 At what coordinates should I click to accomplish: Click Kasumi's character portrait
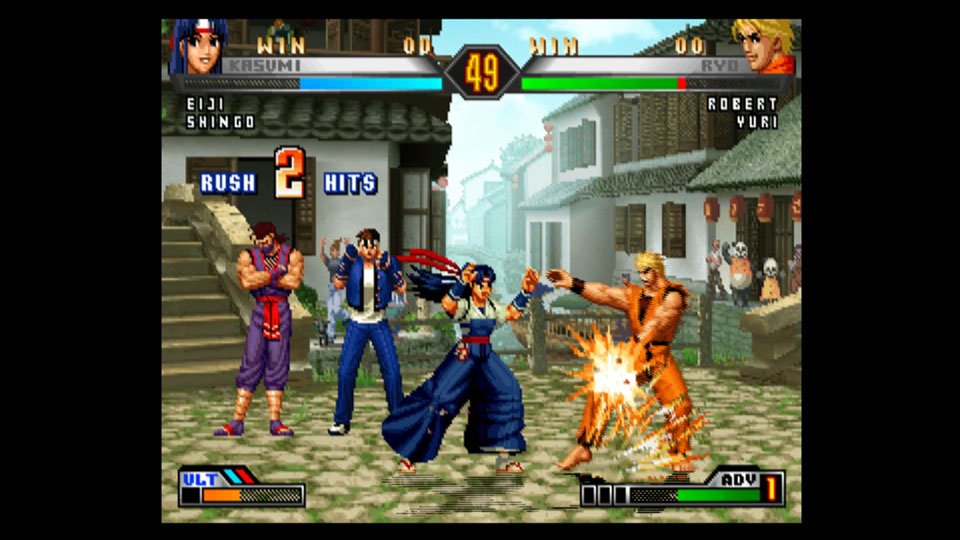click(198, 47)
